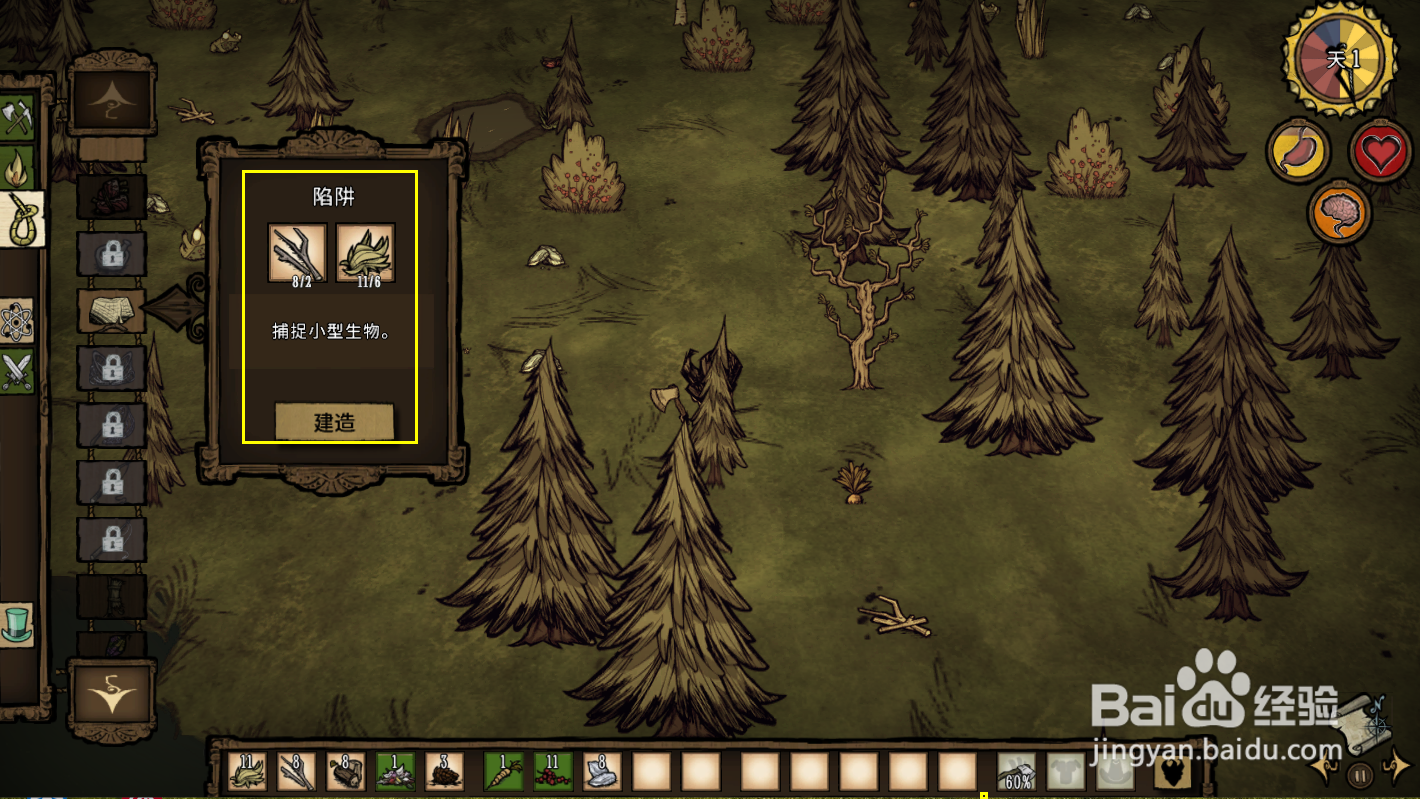Select the rope-icon Survival crafting tab

(22, 218)
